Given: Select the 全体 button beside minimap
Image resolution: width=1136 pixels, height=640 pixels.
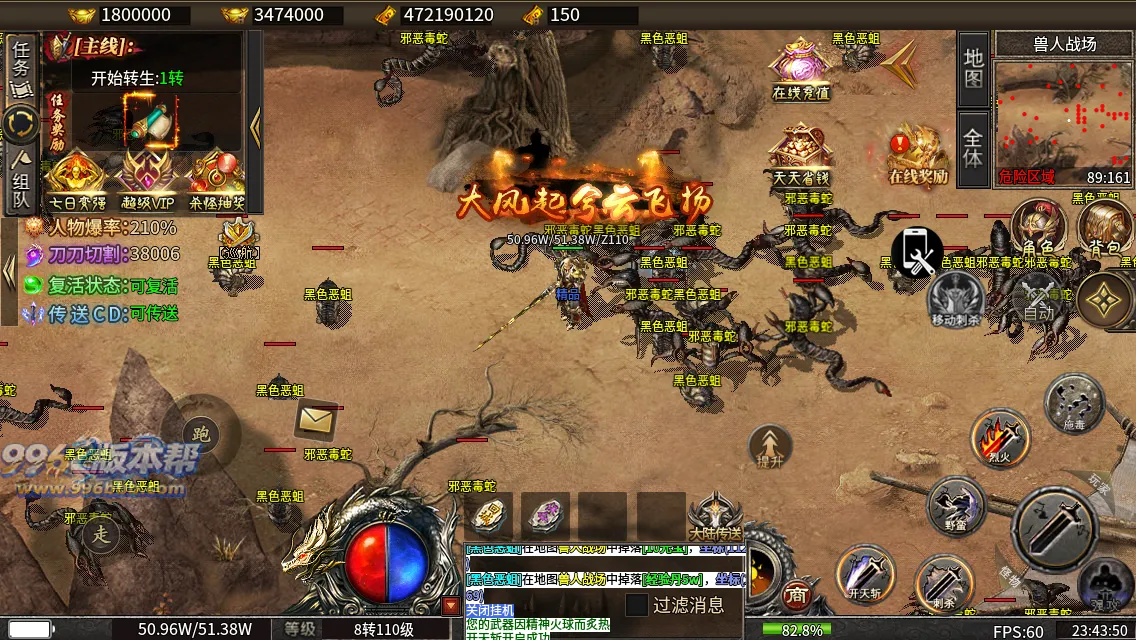Looking at the screenshot, I should click(974, 148).
